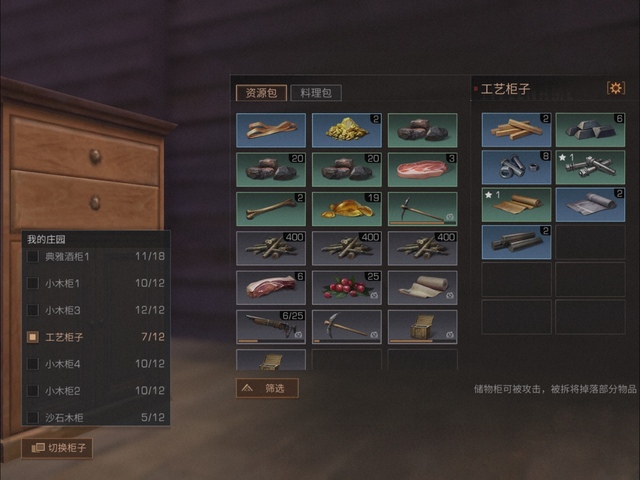Select the bone item in the bag
Viewport: 640px width, 480px height.
(270, 209)
